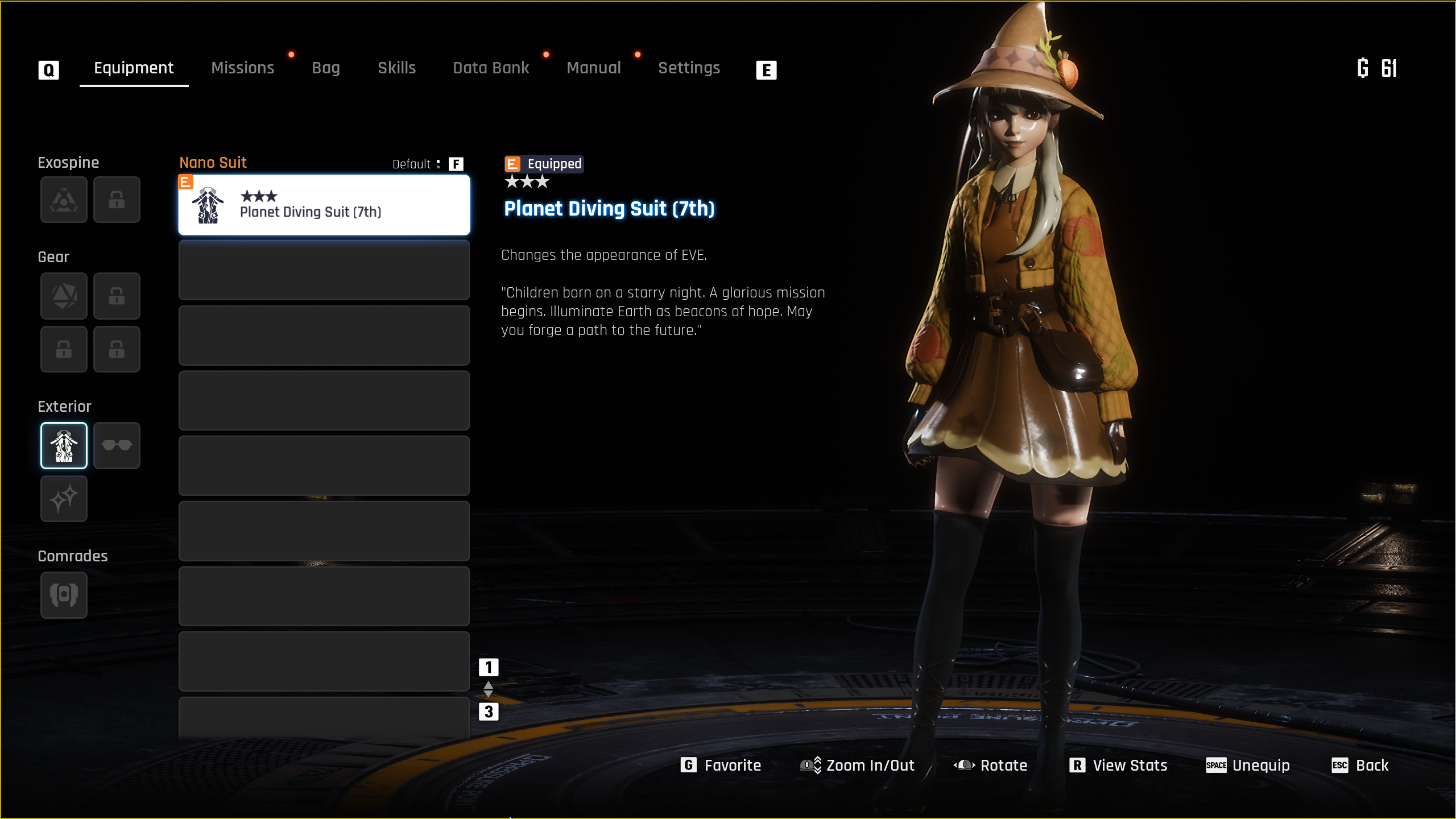Go to the Skills tab
Image resolution: width=1456 pixels, height=819 pixels.
396,68
